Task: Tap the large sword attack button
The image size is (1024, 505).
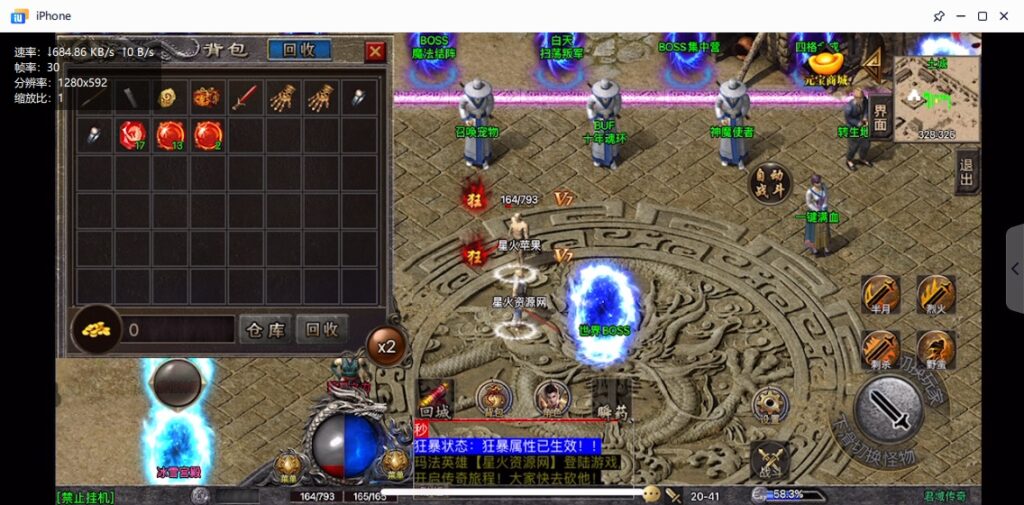Action: click(x=888, y=410)
